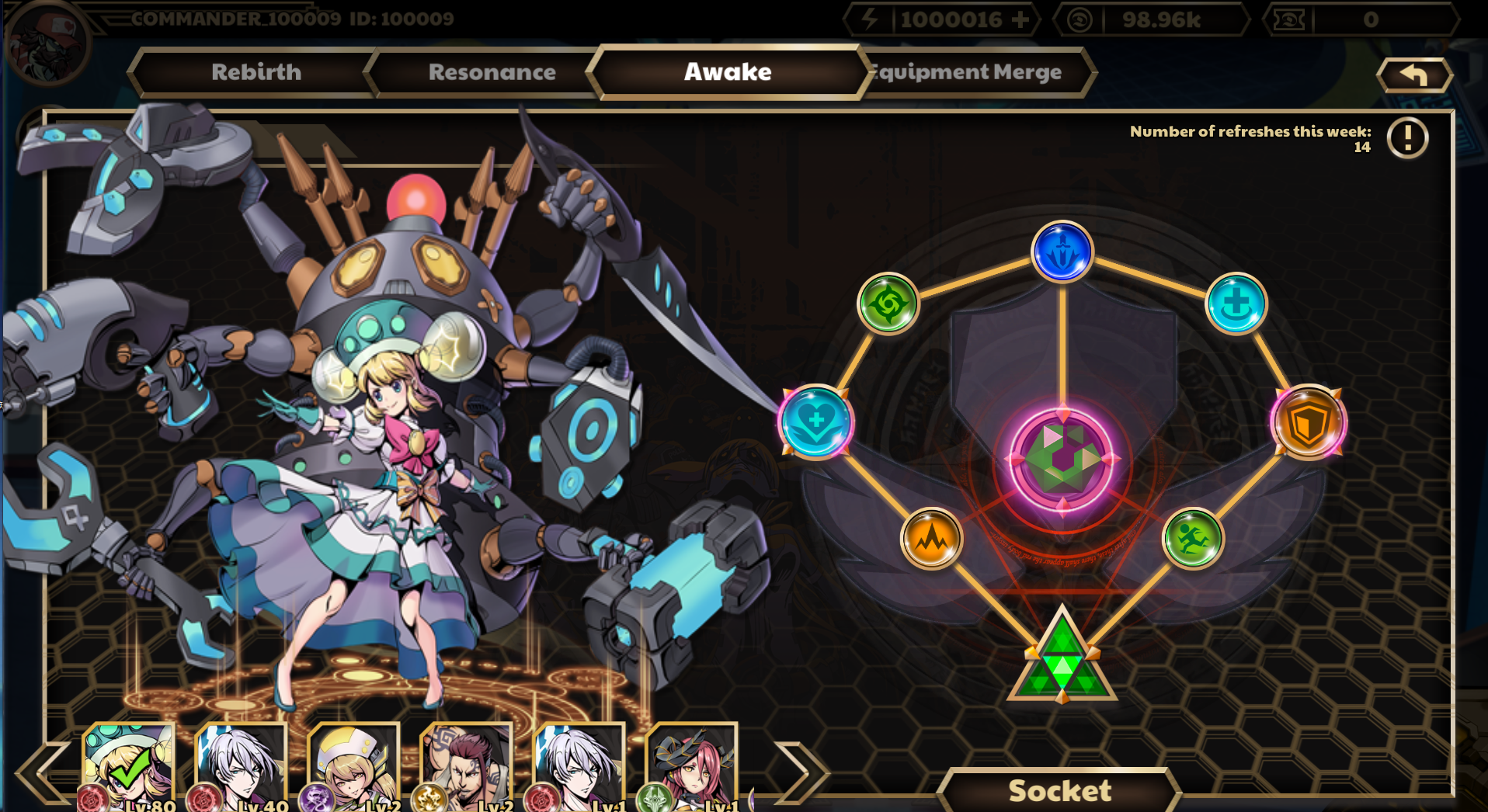The image size is (1488, 812).
Task: Show refresh info via the exclamation icon
Action: (x=1407, y=138)
